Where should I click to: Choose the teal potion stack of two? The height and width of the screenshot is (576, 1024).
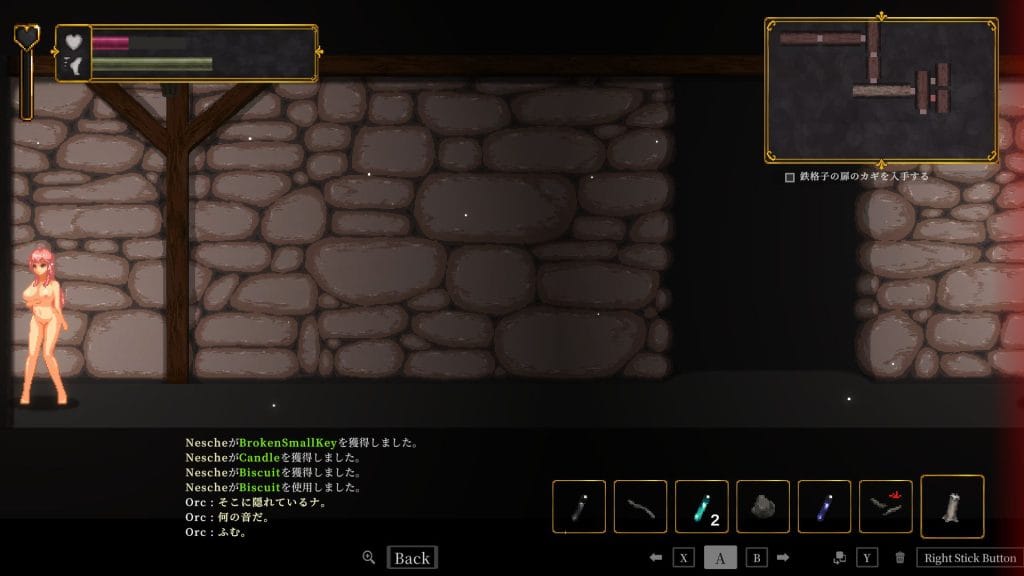pyautogui.click(x=701, y=507)
